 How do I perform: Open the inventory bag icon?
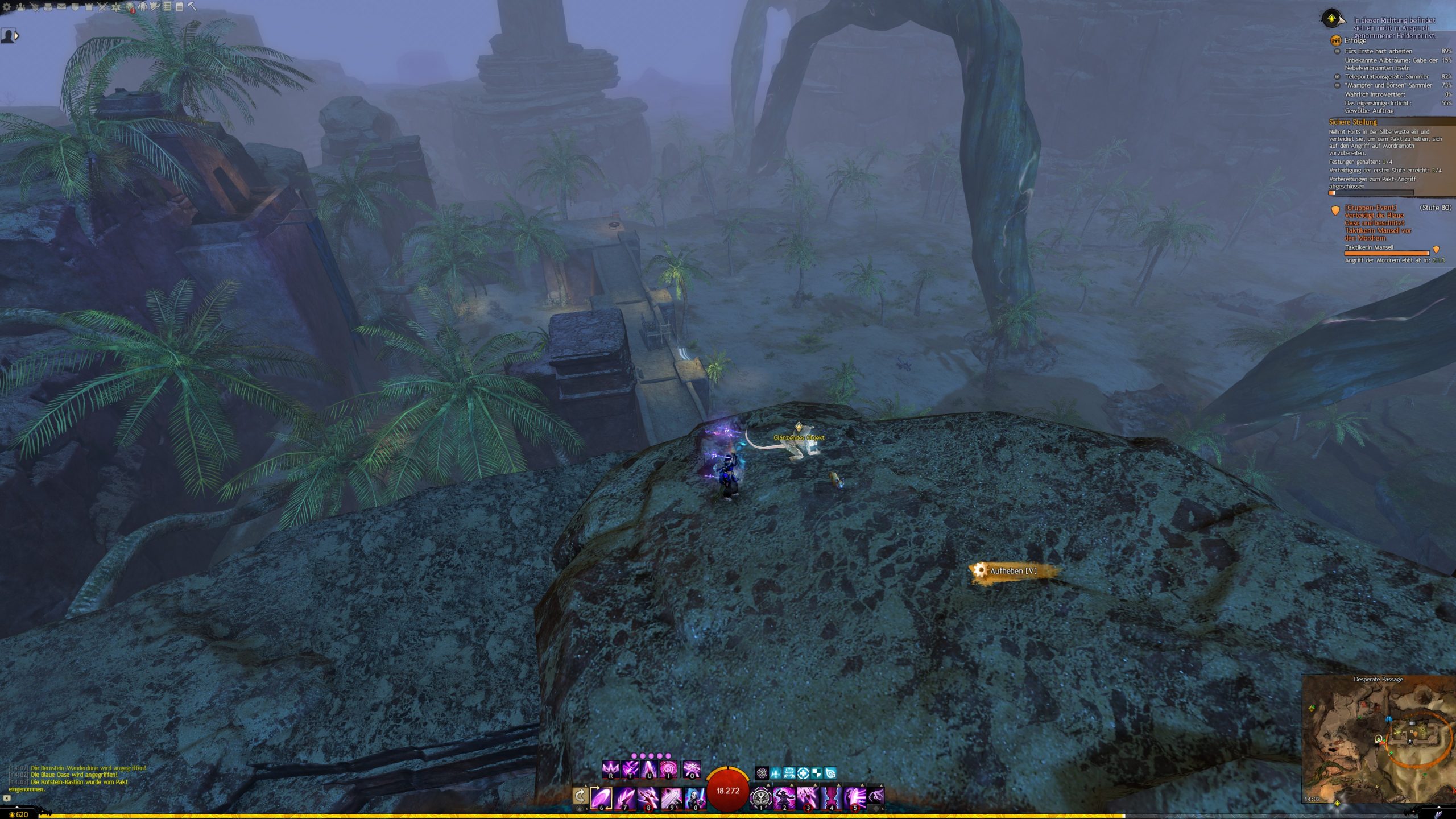(48, 7)
